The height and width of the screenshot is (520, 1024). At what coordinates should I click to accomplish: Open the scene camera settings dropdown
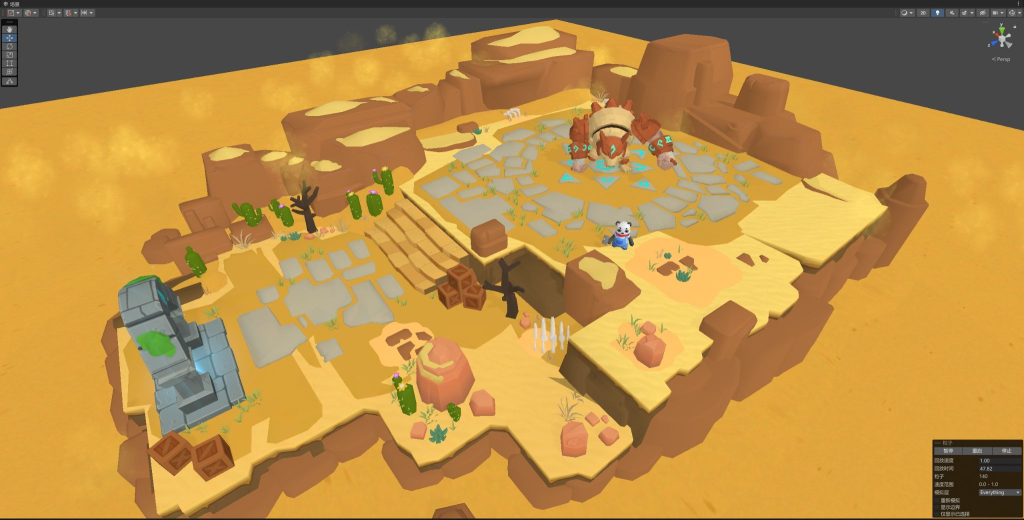click(x=995, y=12)
